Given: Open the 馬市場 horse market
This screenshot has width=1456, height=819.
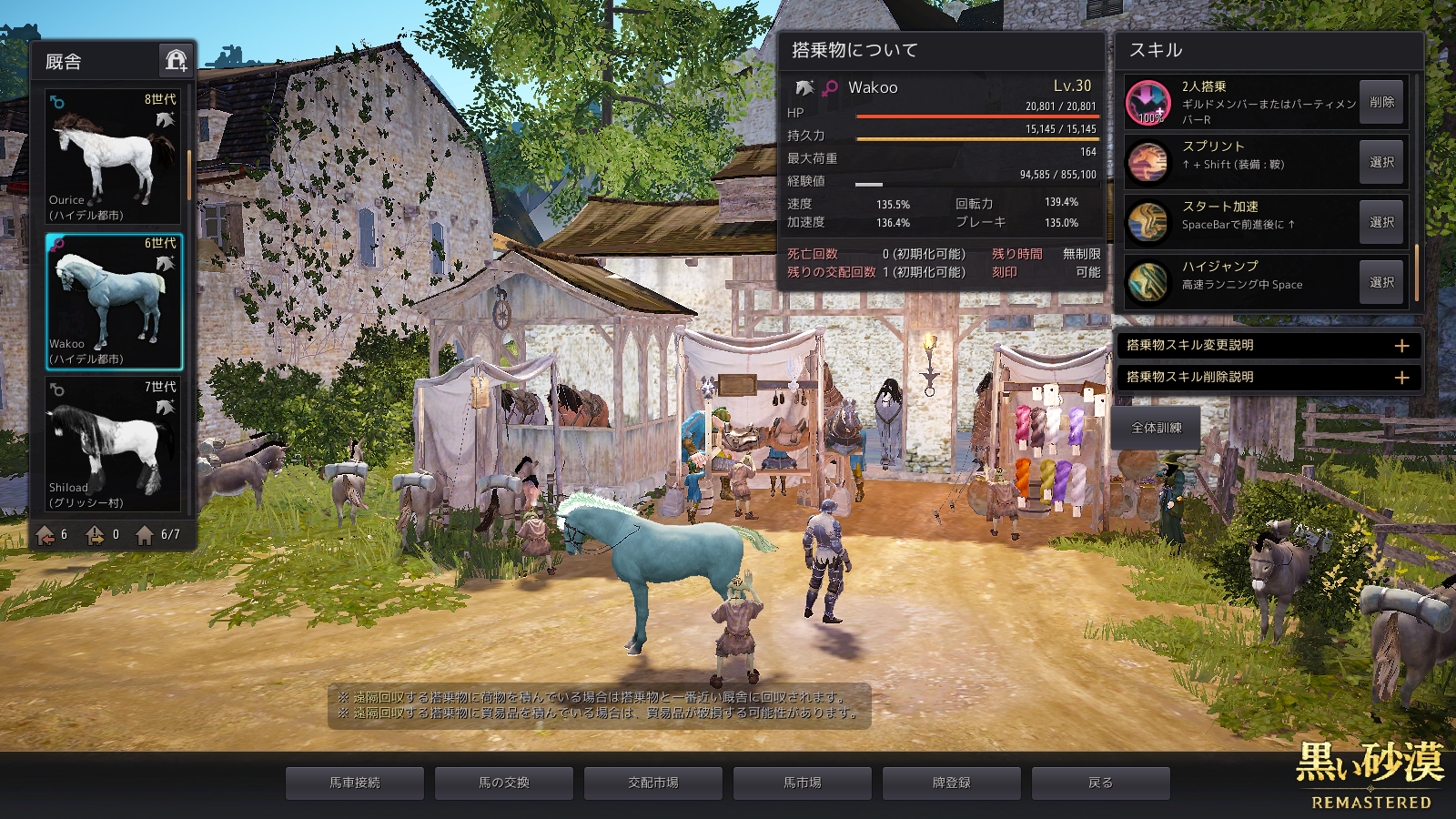Looking at the screenshot, I should pyautogui.click(x=803, y=783).
